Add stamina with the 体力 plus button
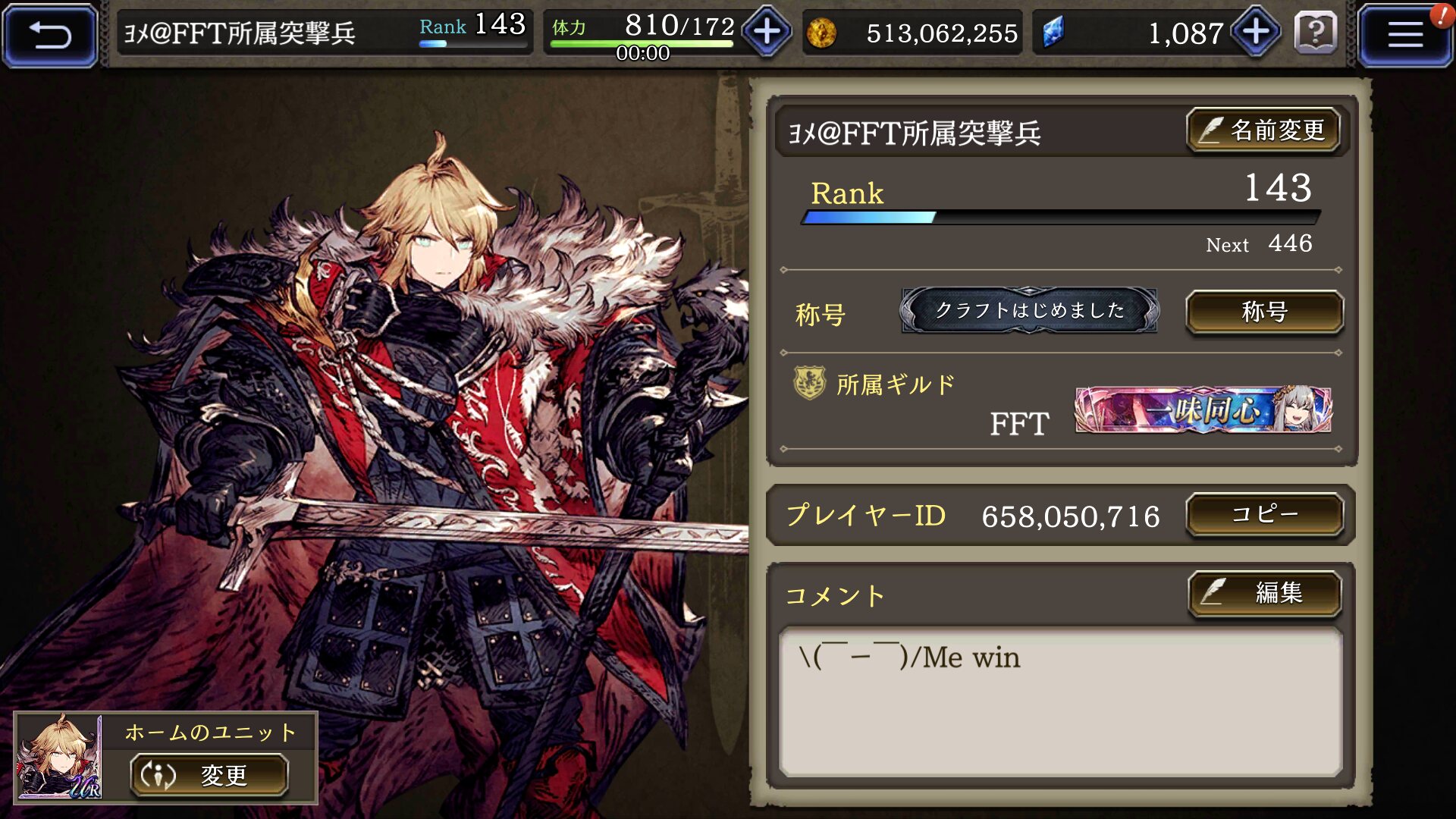The image size is (1456, 819). (767, 33)
